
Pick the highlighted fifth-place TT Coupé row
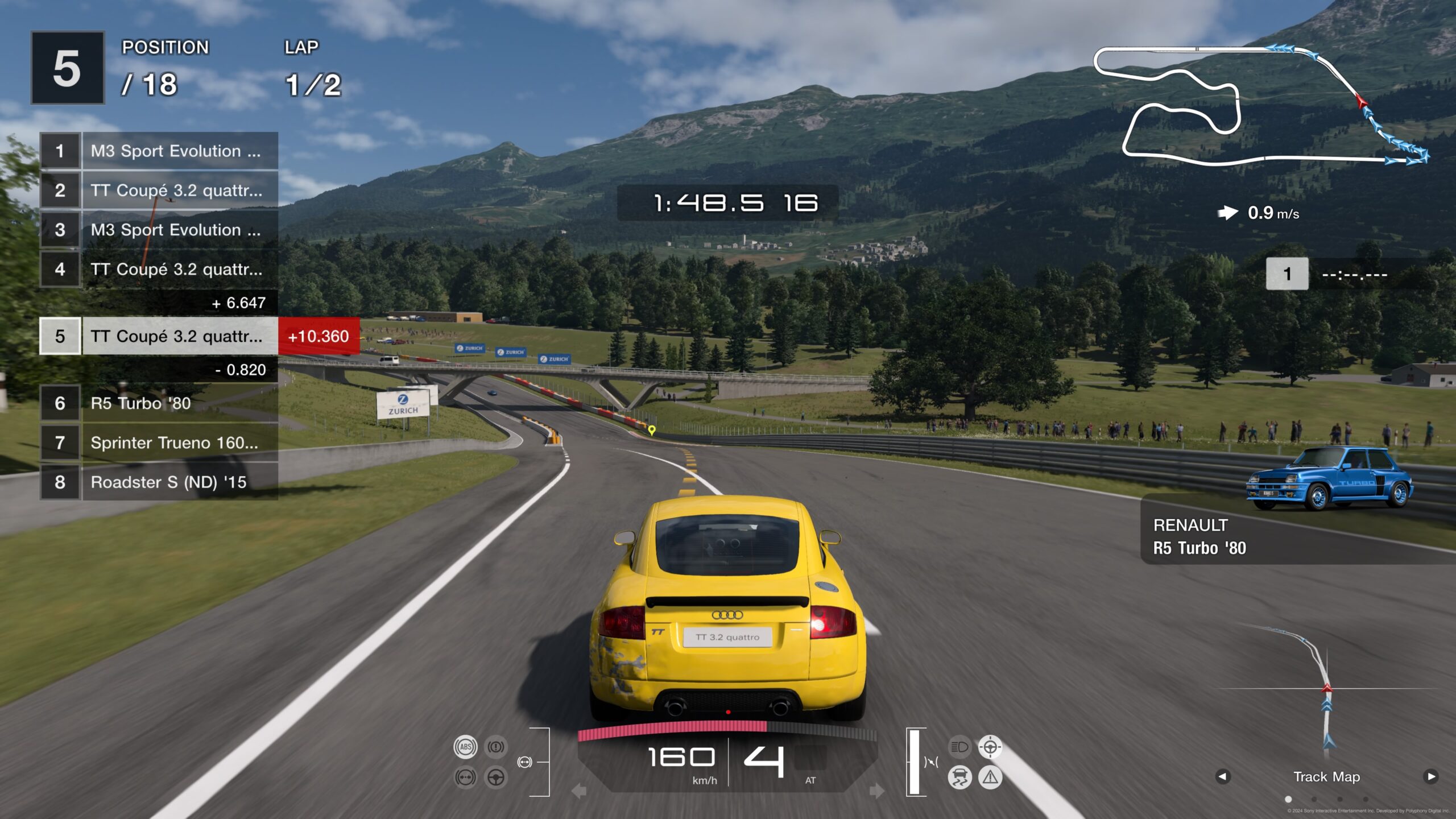coord(158,336)
